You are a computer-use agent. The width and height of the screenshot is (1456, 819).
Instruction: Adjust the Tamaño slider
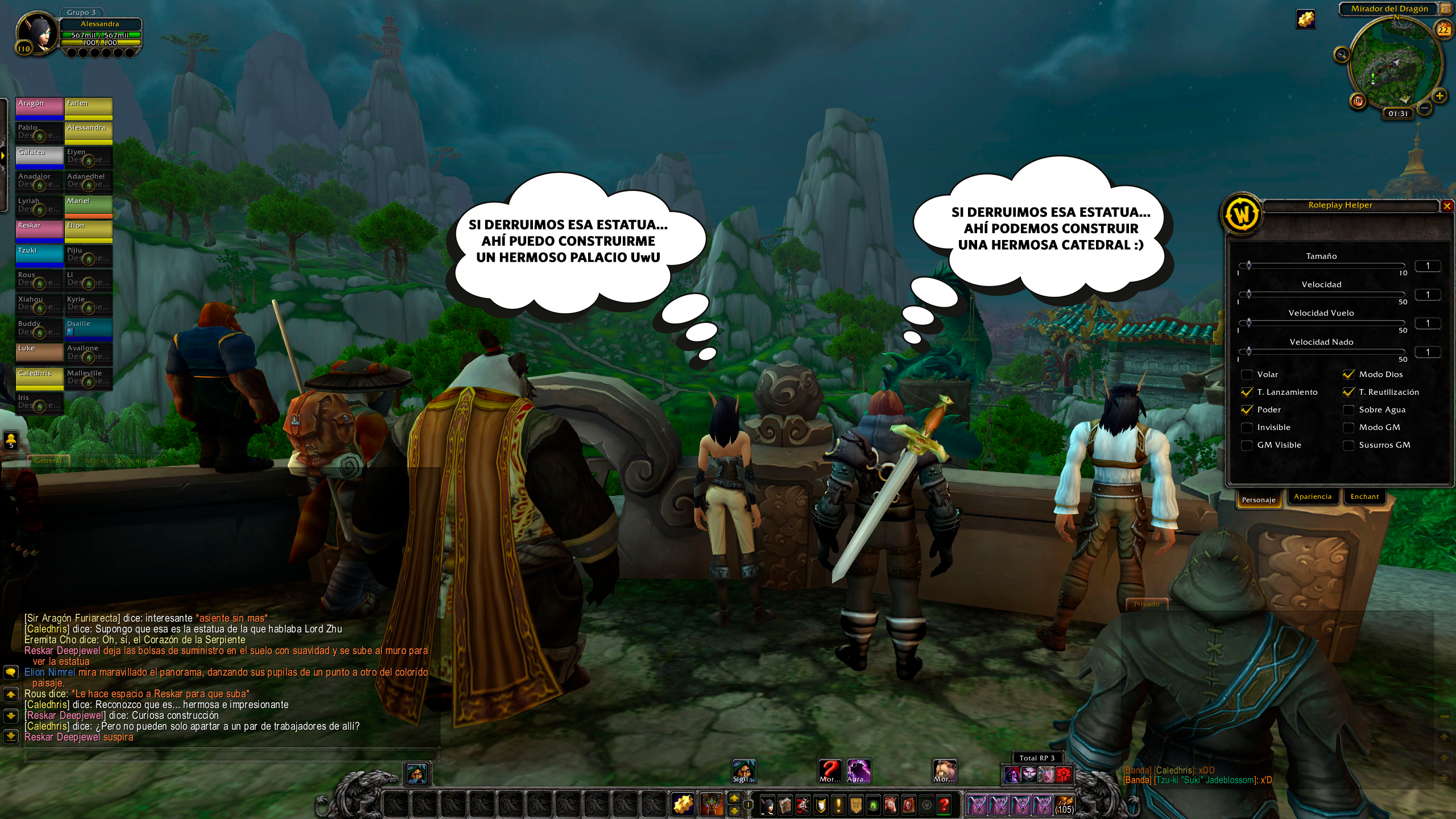click(x=1249, y=266)
